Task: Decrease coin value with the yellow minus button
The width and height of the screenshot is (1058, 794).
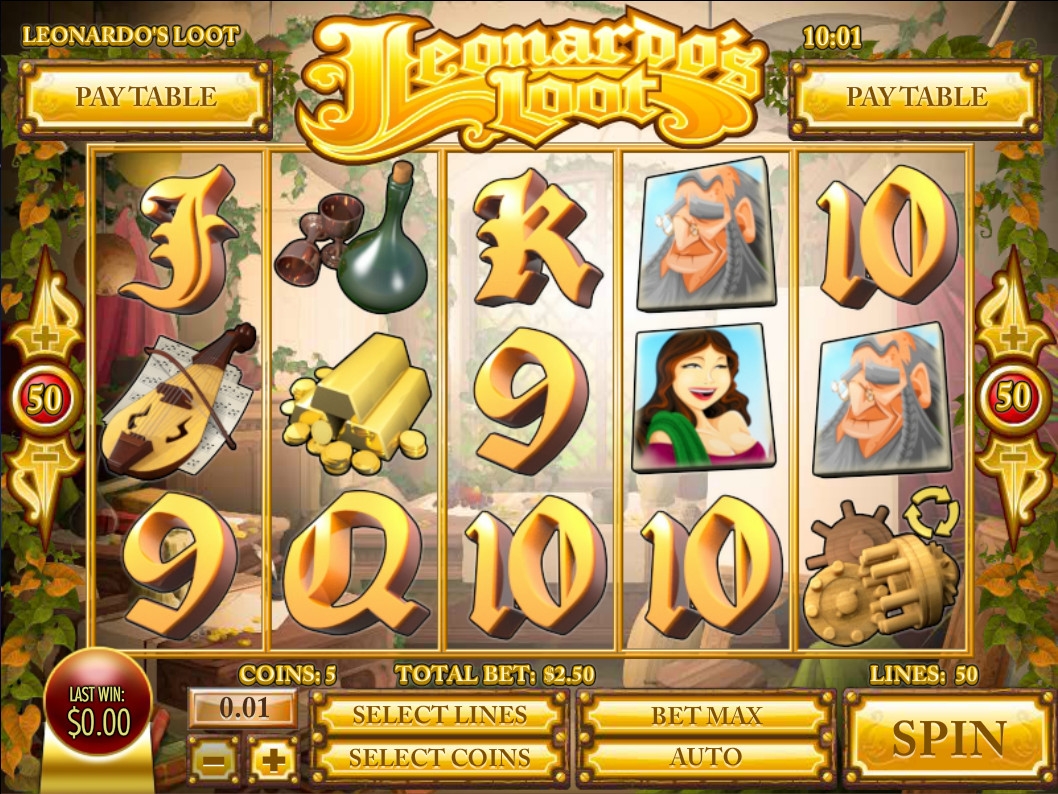Action: click(x=214, y=762)
